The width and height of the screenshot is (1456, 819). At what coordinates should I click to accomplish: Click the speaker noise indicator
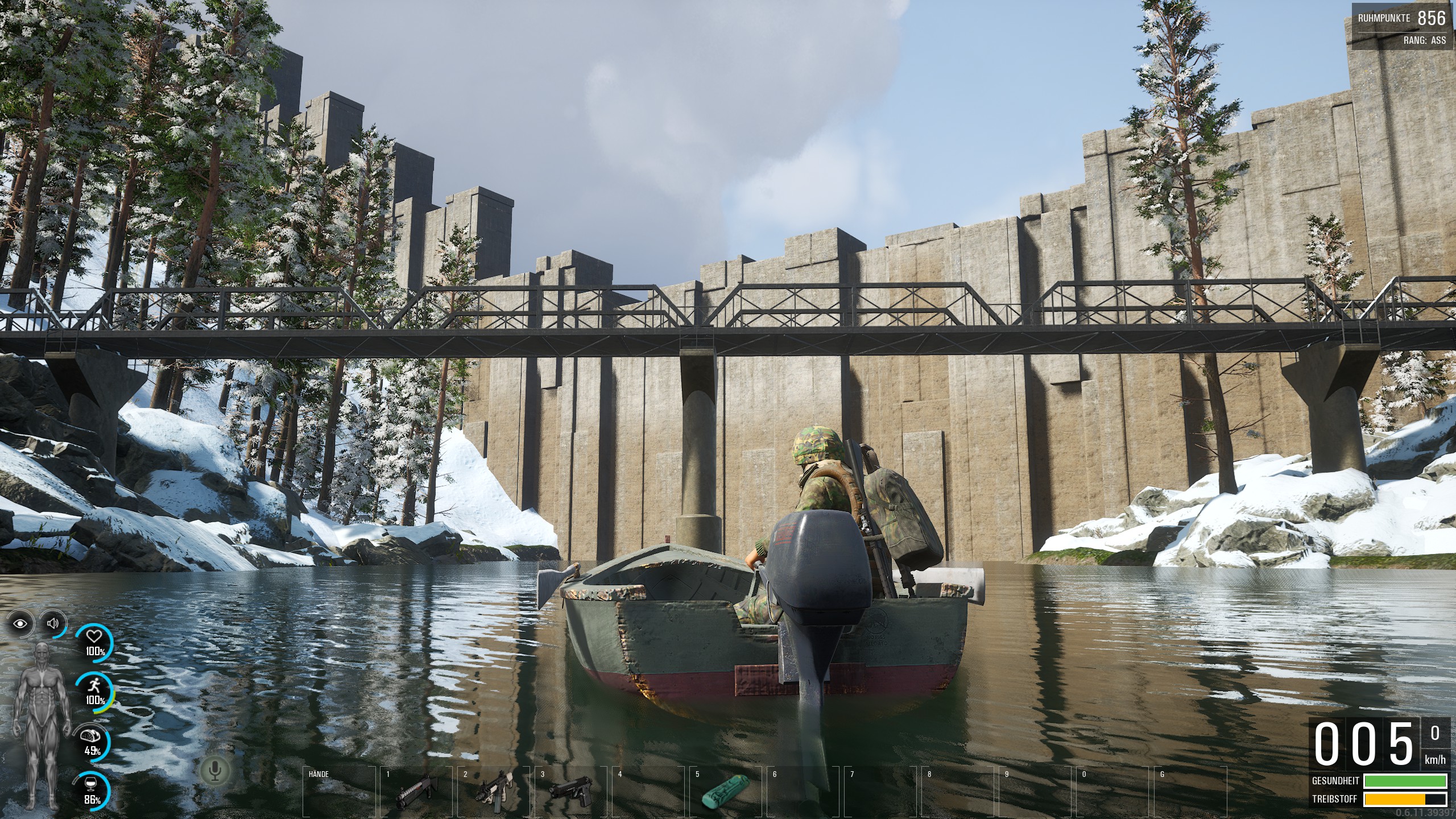pyautogui.click(x=53, y=624)
